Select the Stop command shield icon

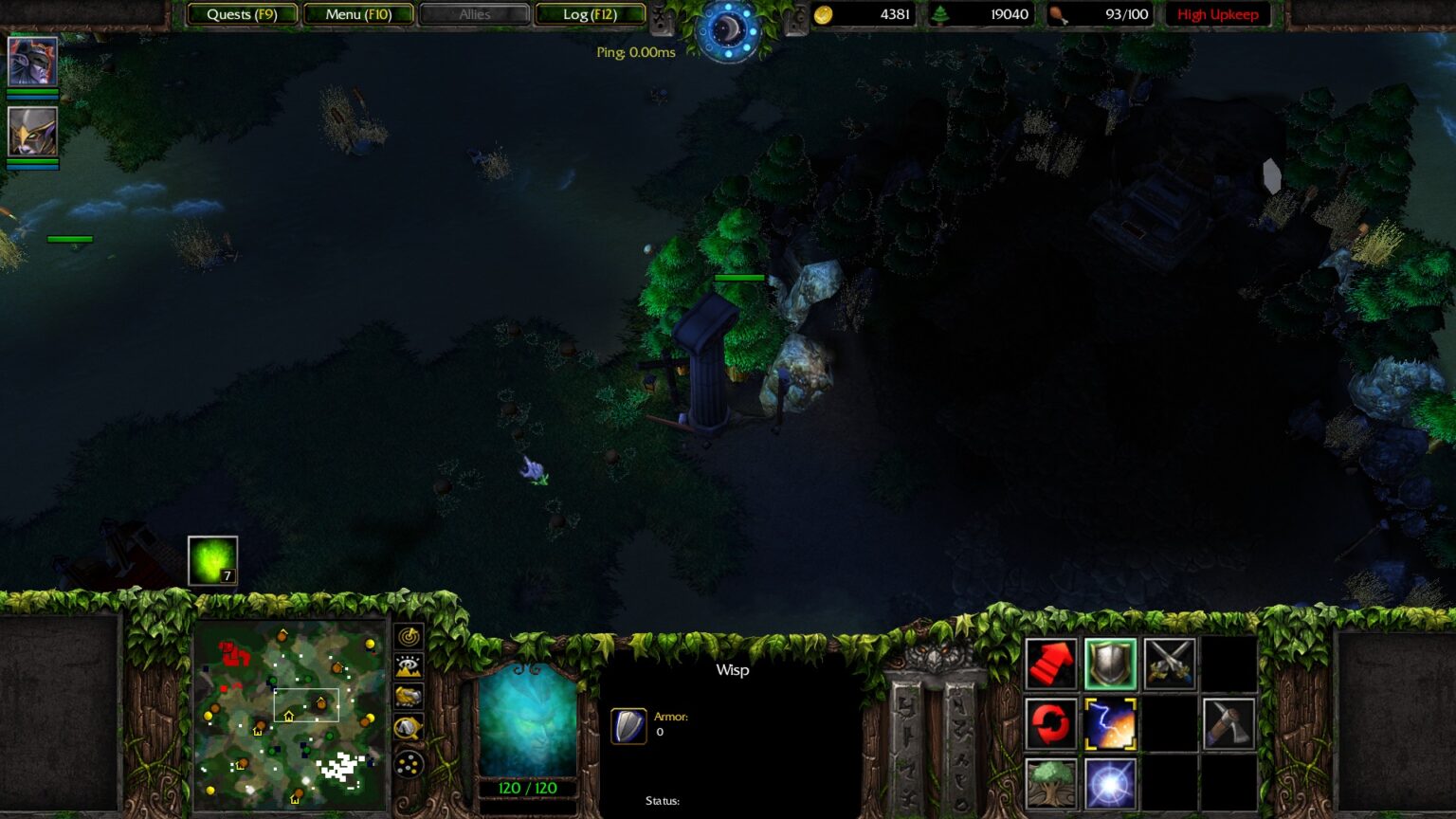1109,662
